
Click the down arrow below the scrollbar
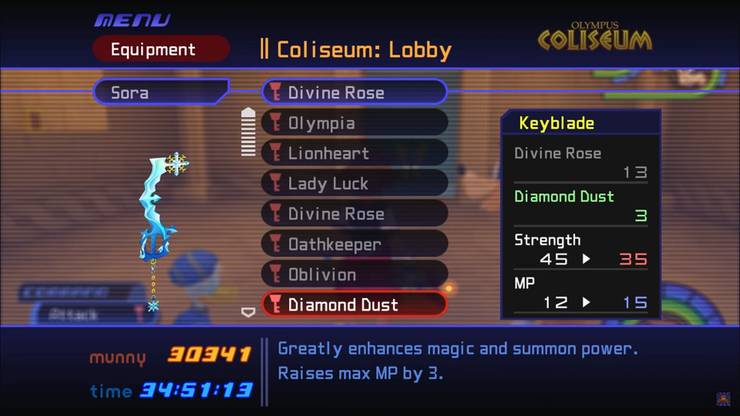click(x=249, y=311)
